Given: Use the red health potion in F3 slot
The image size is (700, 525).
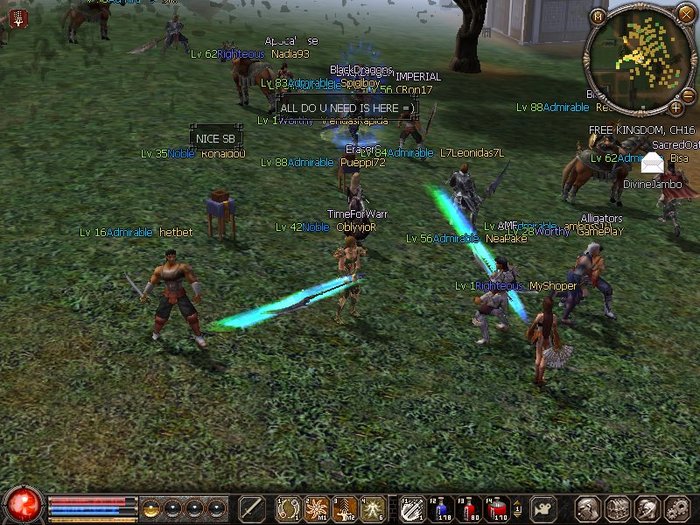Looking at the screenshot, I should [x=469, y=508].
